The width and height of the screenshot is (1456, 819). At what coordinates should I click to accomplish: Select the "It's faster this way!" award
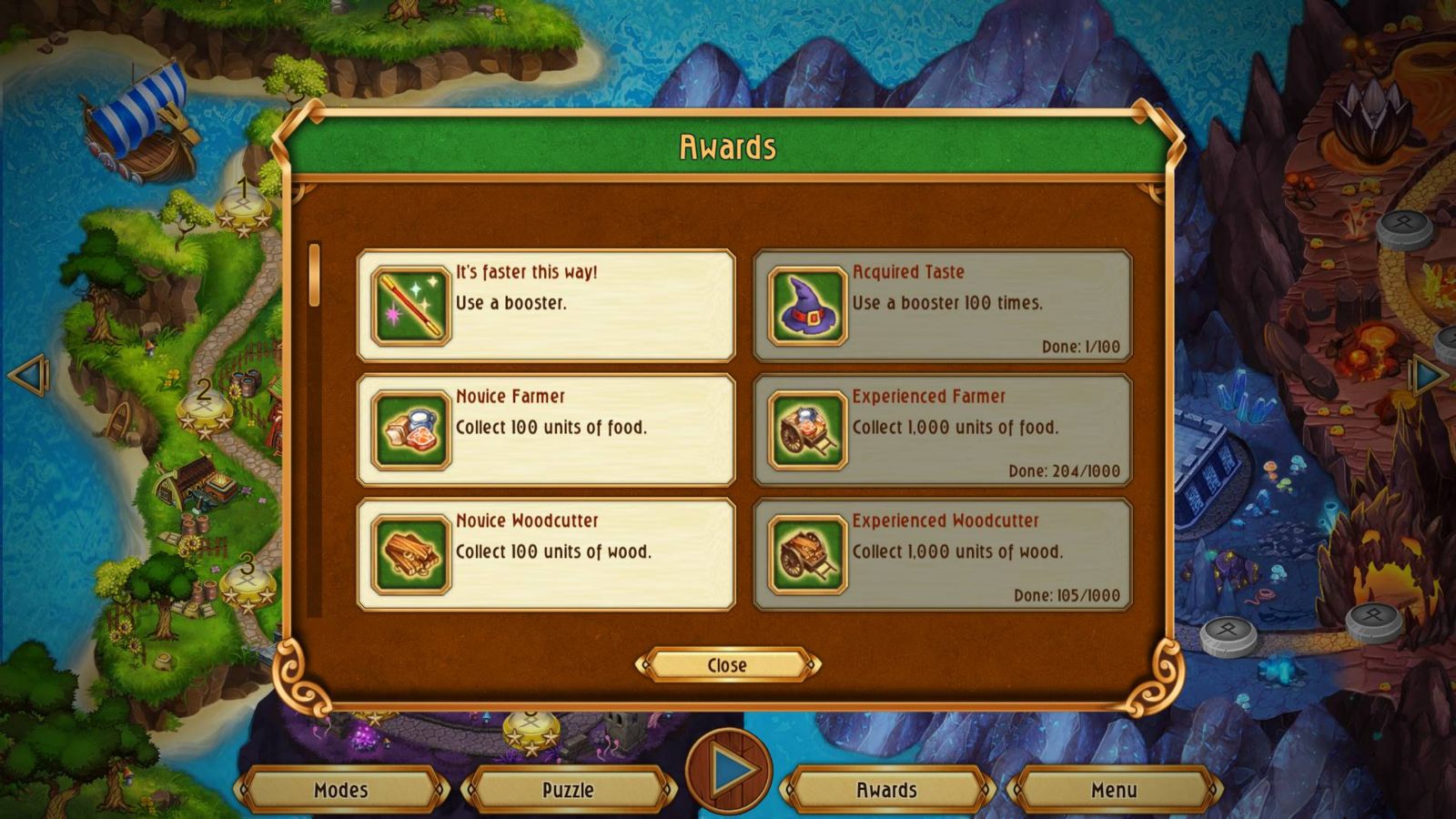(x=546, y=306)
